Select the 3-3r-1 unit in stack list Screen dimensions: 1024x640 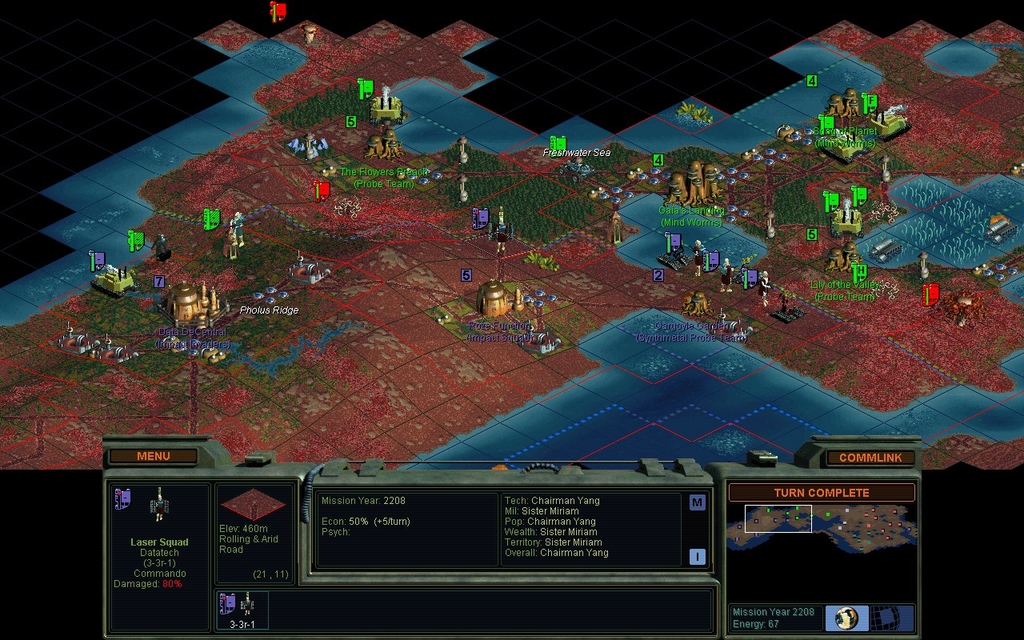click(x=241, y=610)
